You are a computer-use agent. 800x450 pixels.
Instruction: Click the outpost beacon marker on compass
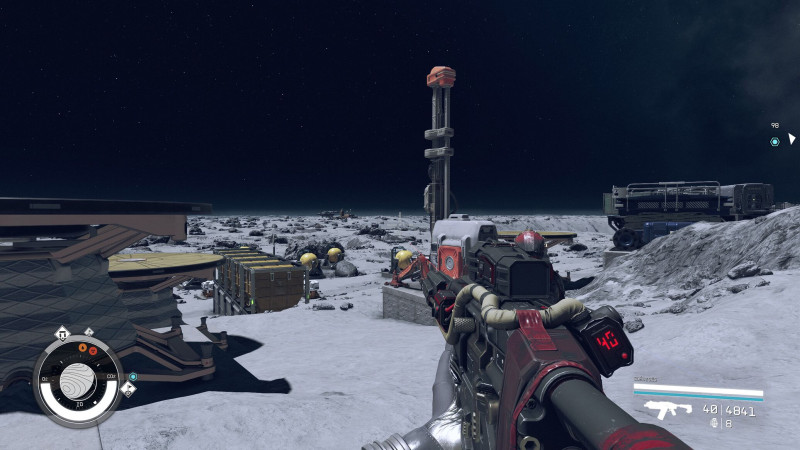coord(63,335)
